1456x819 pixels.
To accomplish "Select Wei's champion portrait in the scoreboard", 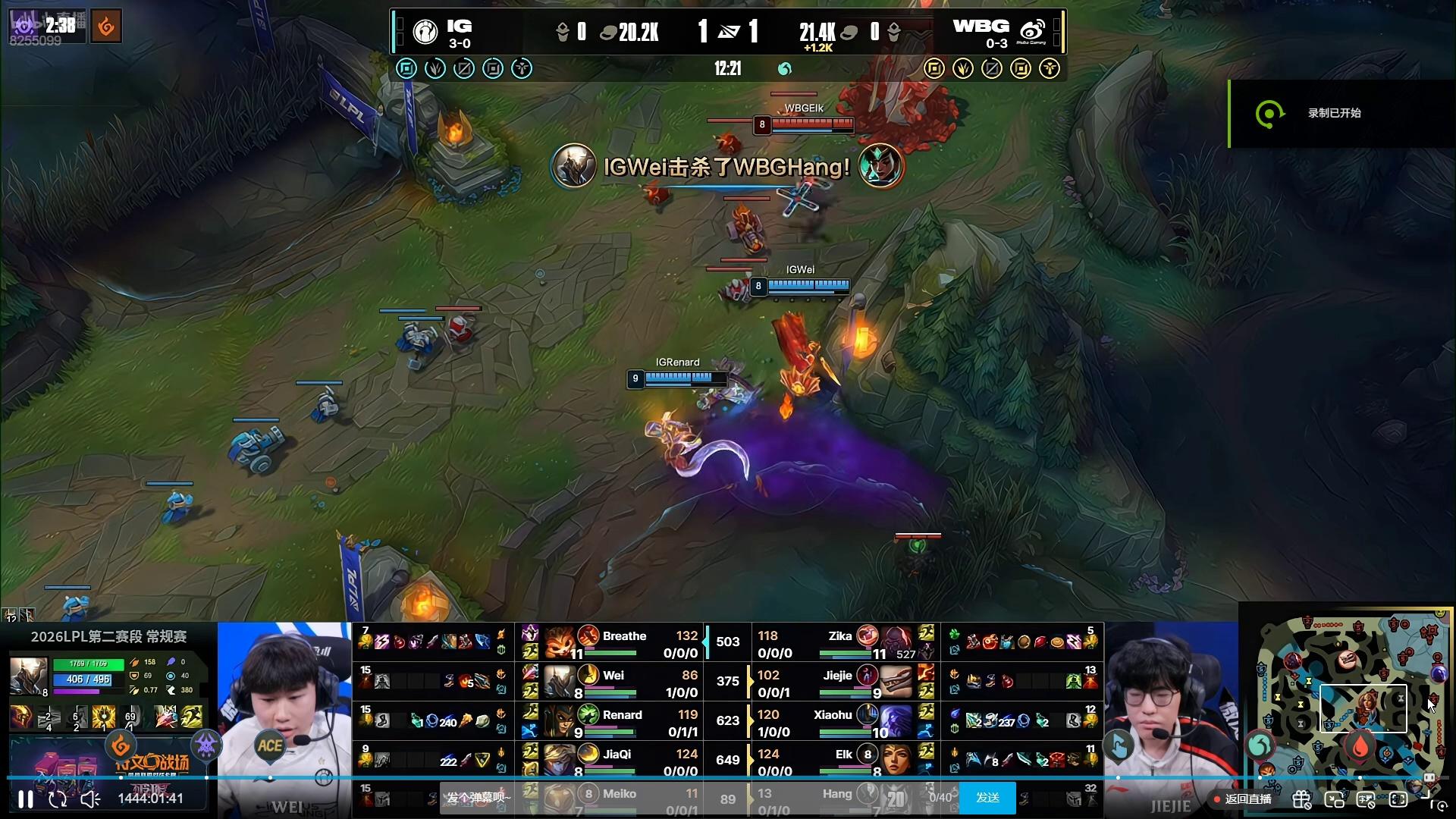I will pyautogui.click(x=560, y=682).
